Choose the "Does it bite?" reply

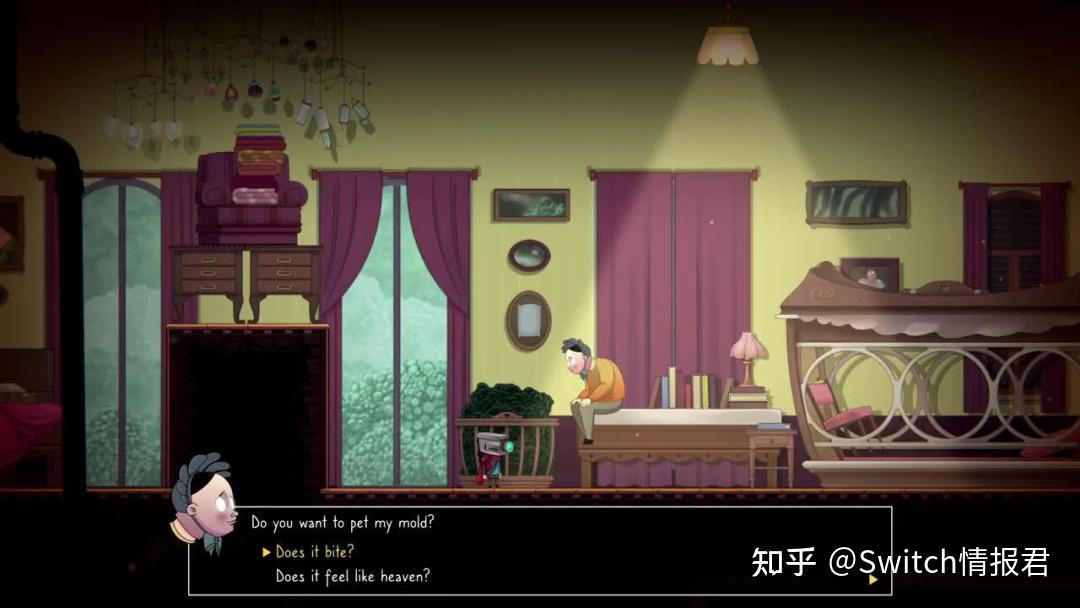315,552
